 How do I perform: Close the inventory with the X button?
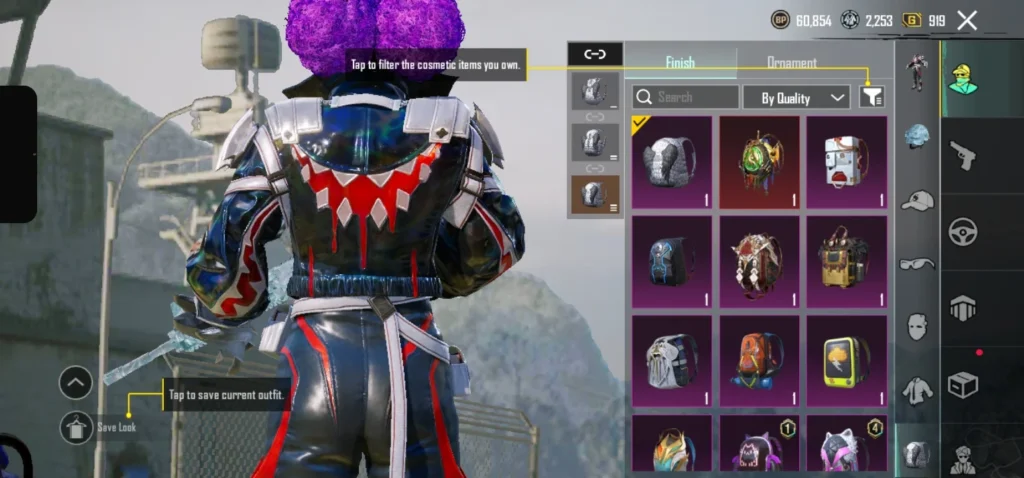pyautogui.click(x=967, y=20)
